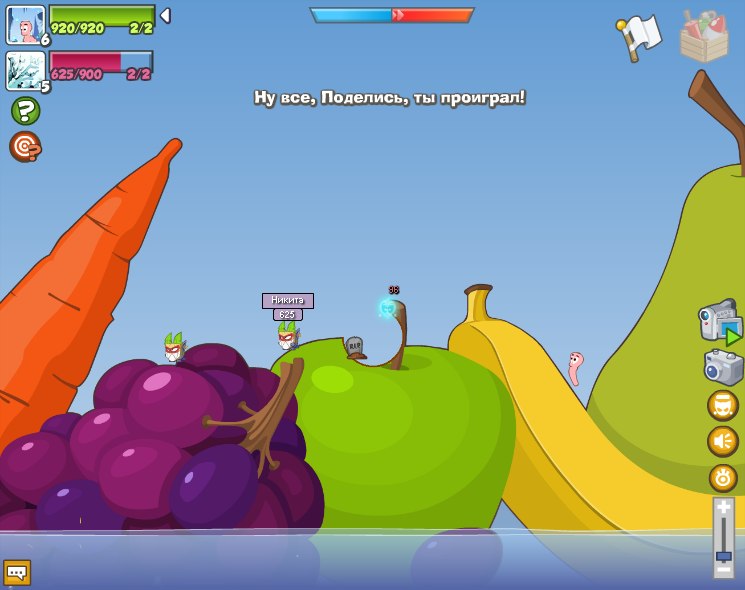Viewport: 745px width, 590px height.
Task: Take a screenshot with the photo camera
Action: click(722, 367)
